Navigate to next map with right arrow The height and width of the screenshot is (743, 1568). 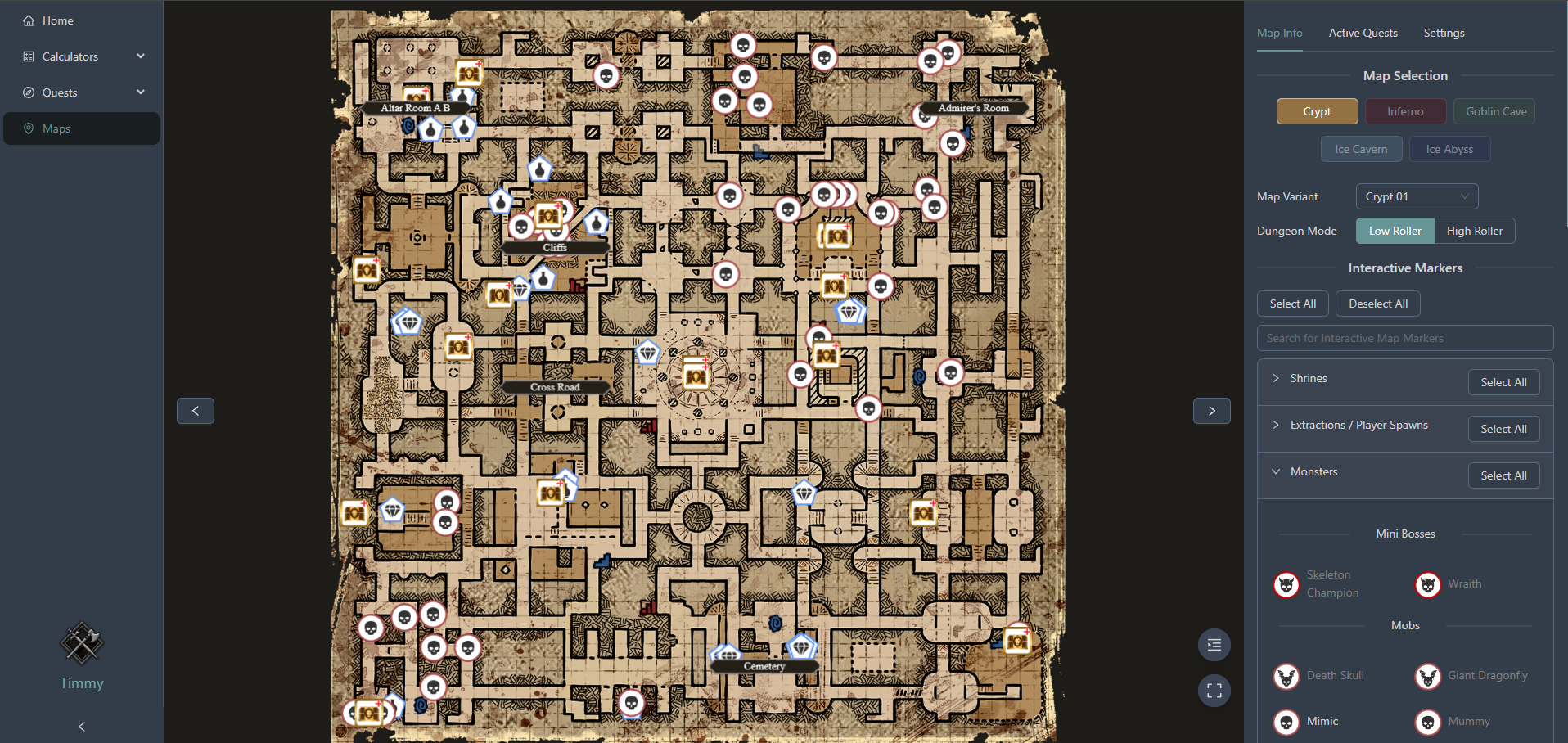pos(1211,410)
